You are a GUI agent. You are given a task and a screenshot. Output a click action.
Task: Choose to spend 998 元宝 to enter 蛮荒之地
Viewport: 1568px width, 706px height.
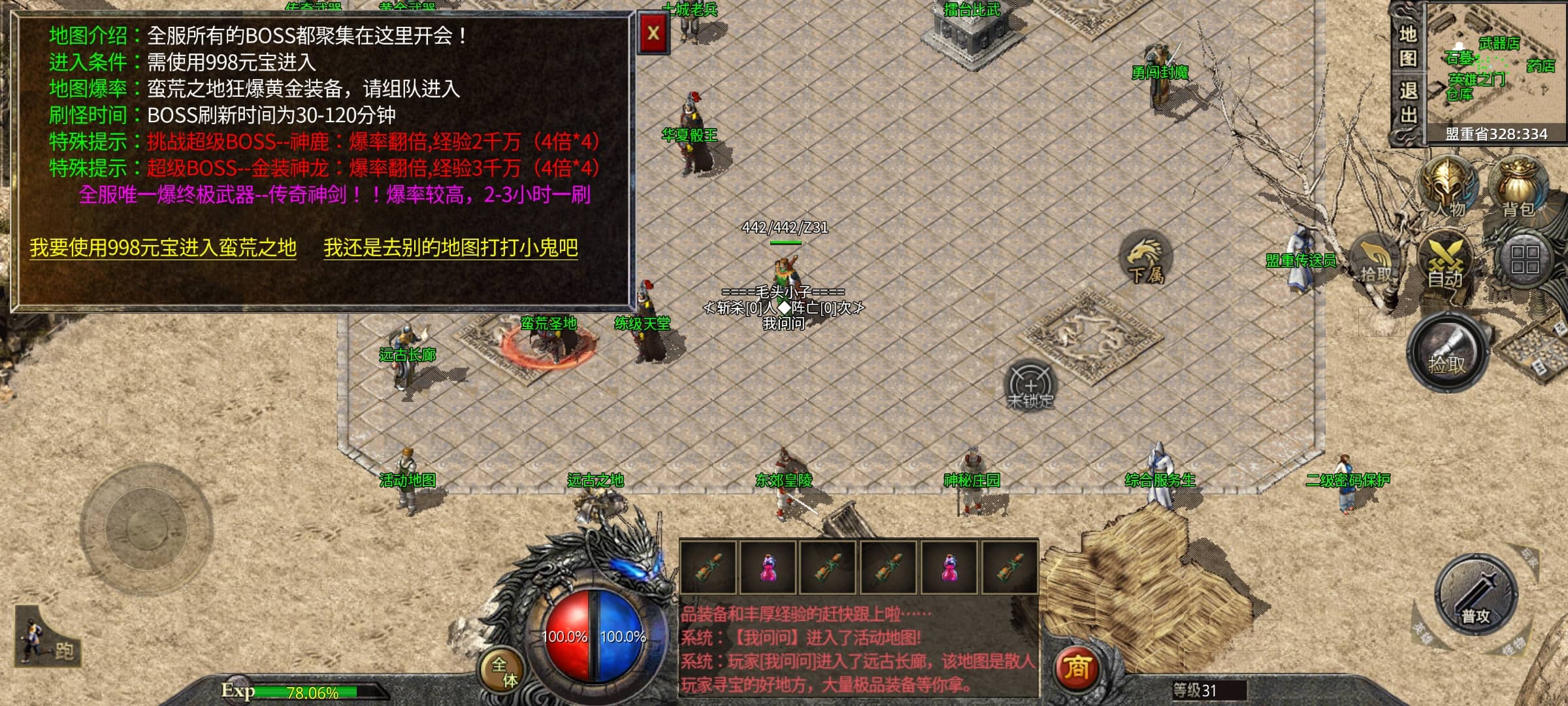point(163,248)
